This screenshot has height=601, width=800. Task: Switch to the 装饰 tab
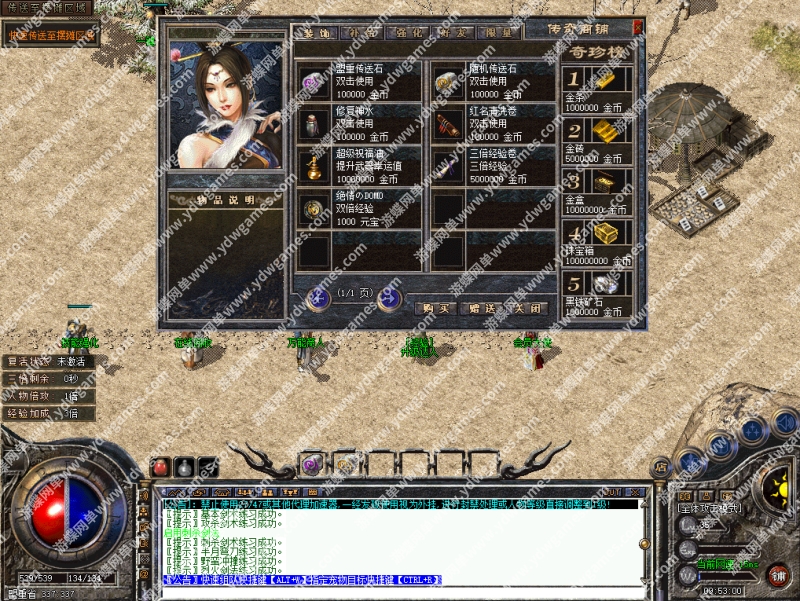pyautogui.click(x=316, y=33)
